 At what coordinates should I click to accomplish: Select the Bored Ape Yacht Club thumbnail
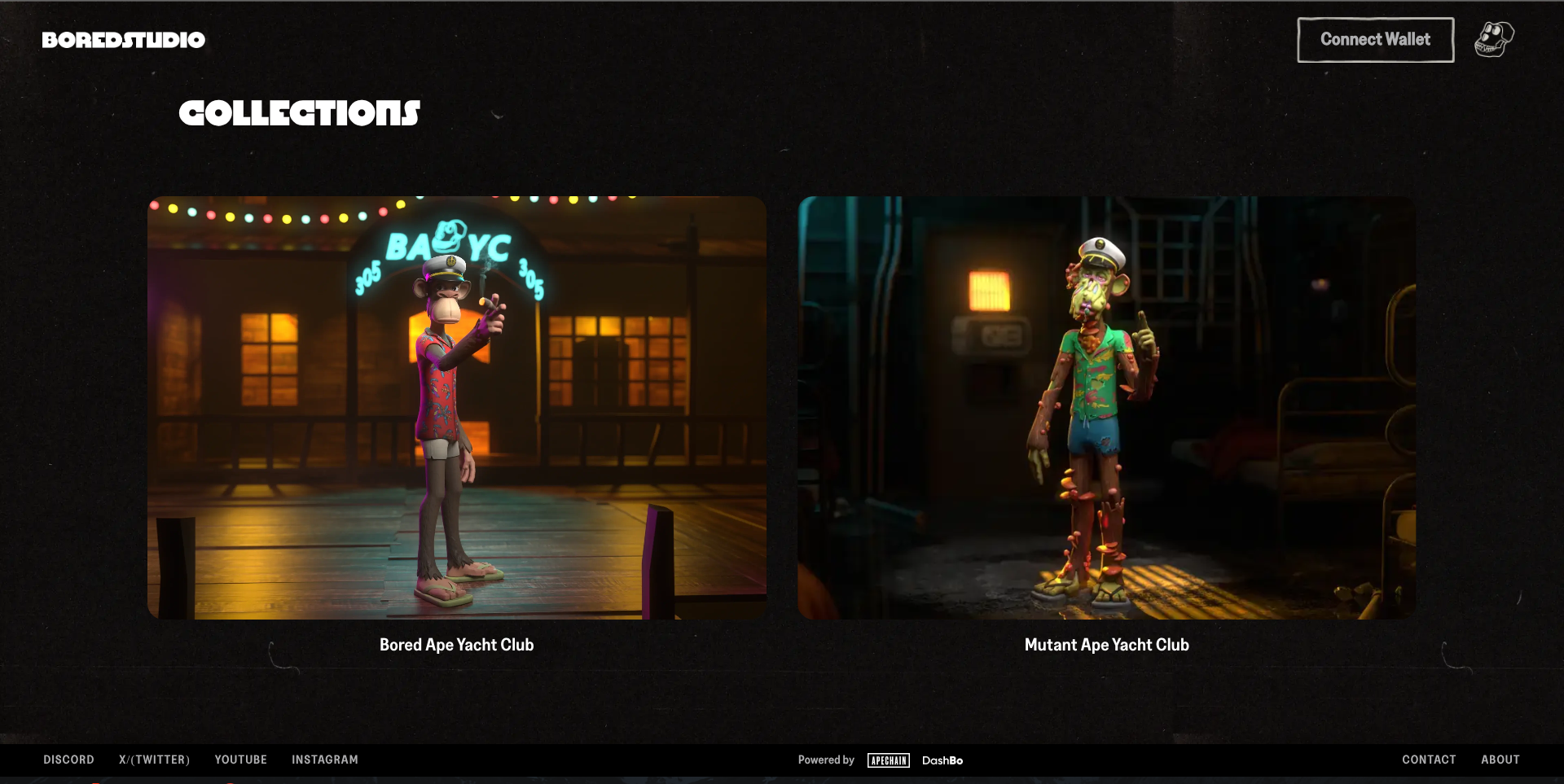[456, 407]
